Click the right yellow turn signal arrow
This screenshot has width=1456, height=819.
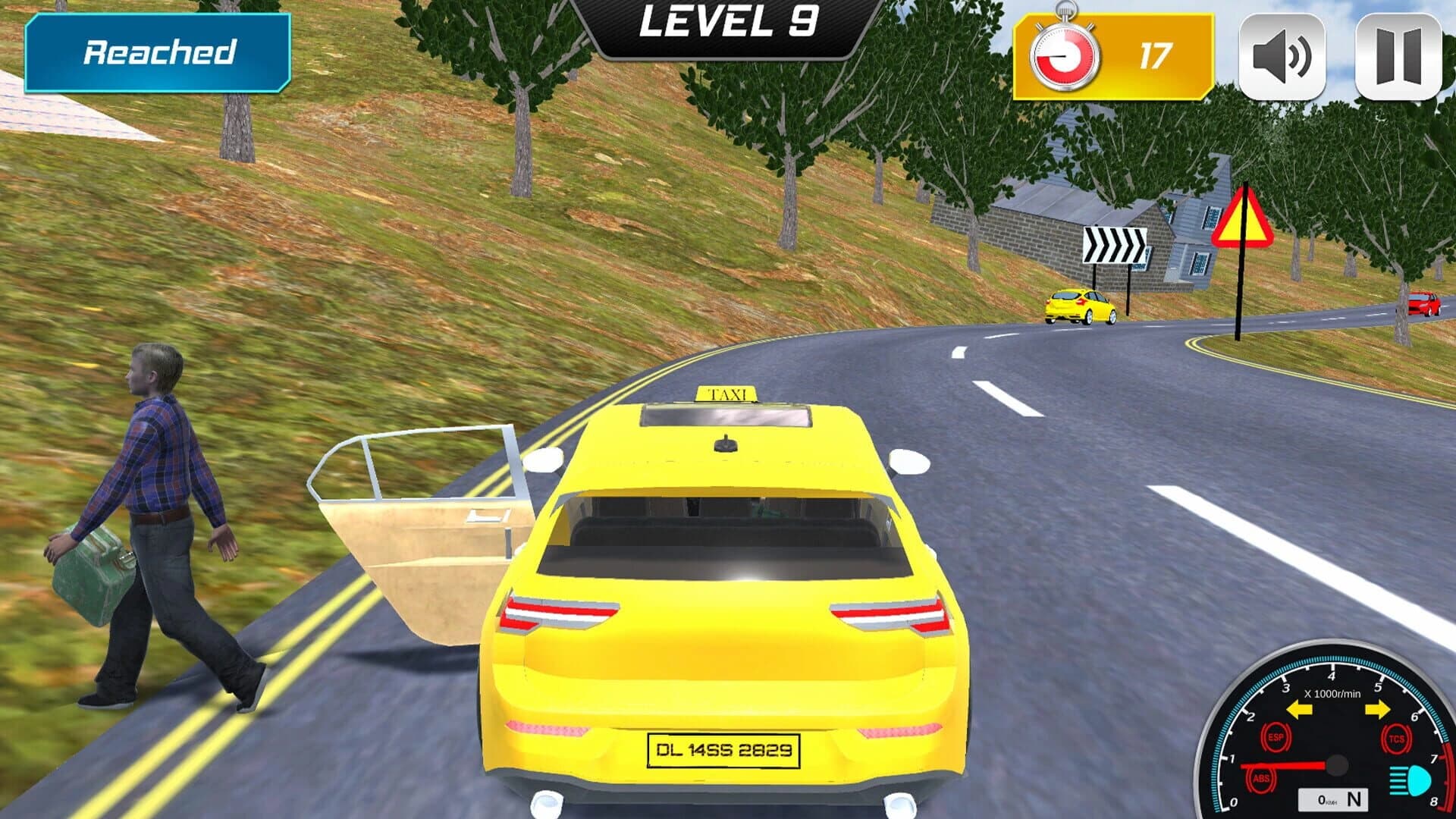click(1377, 708)
